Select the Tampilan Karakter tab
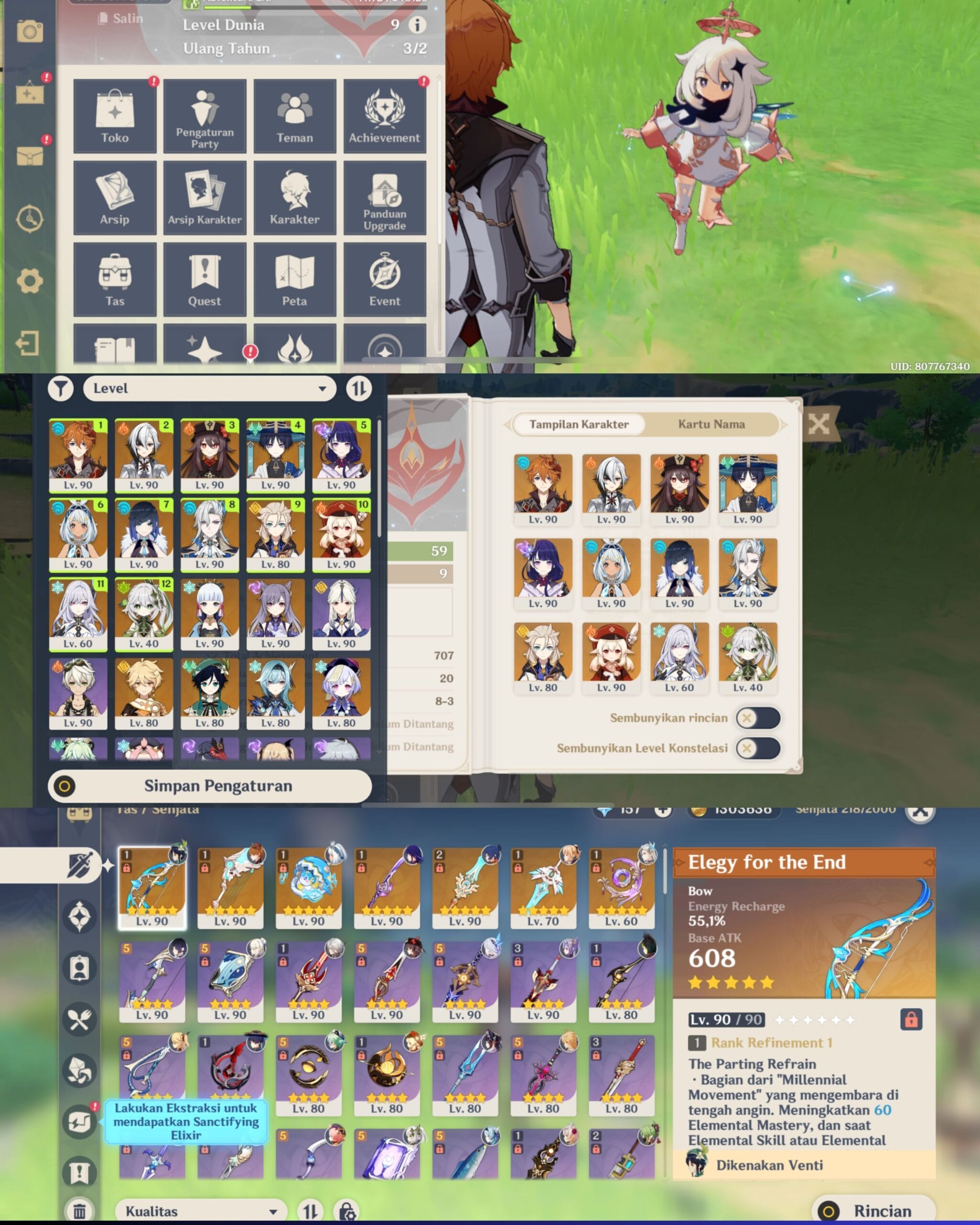The height and width of the screenshot is (1225, 980). [x=579, y=424]
